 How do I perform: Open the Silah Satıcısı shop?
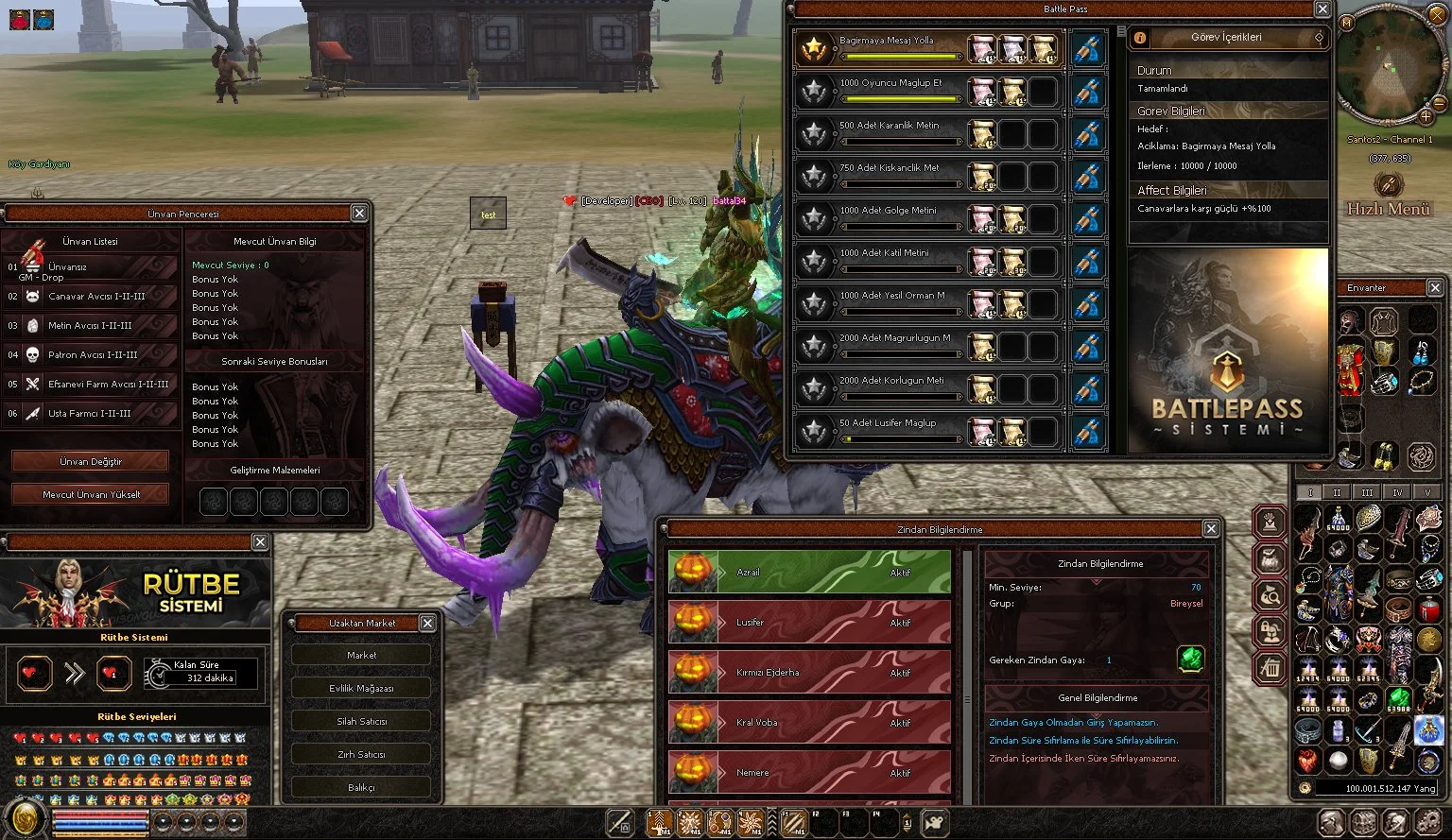click(361, 721)
